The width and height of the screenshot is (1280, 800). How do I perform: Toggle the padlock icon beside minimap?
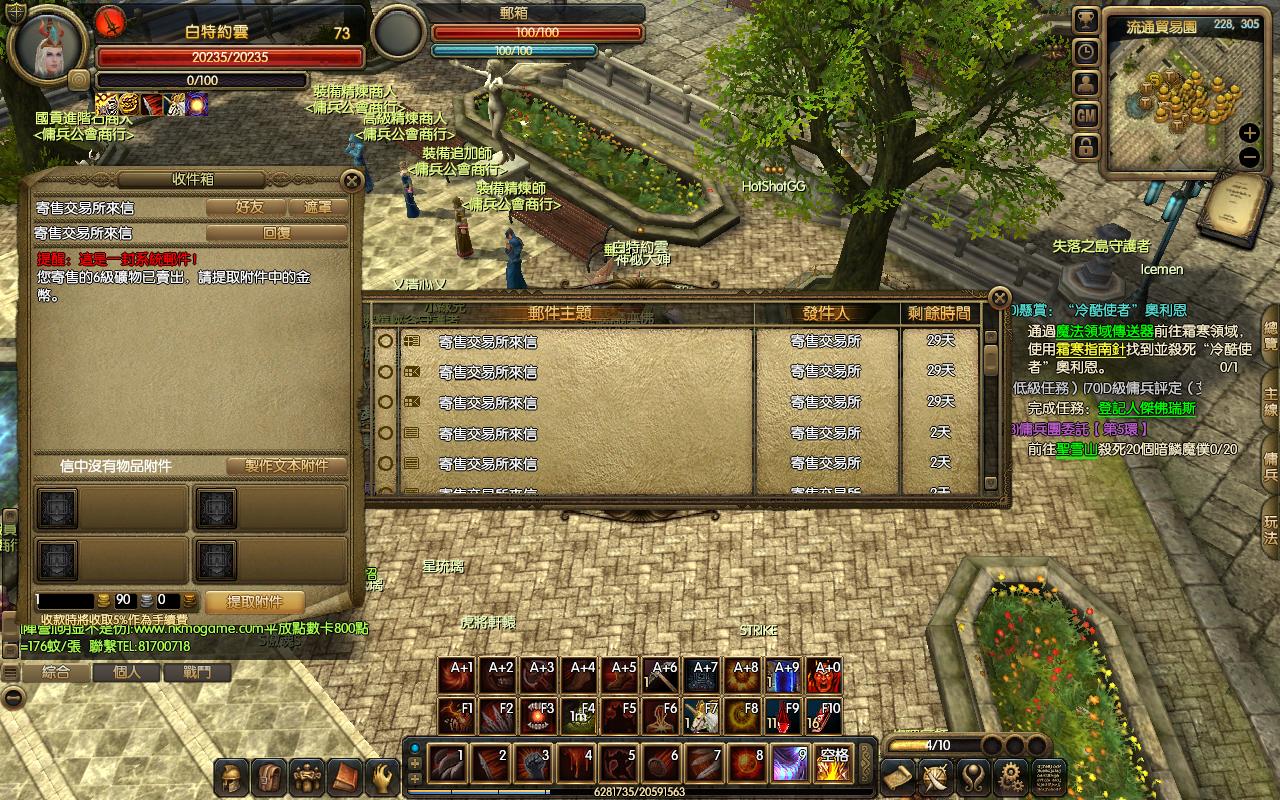(x=1086, y=148)
